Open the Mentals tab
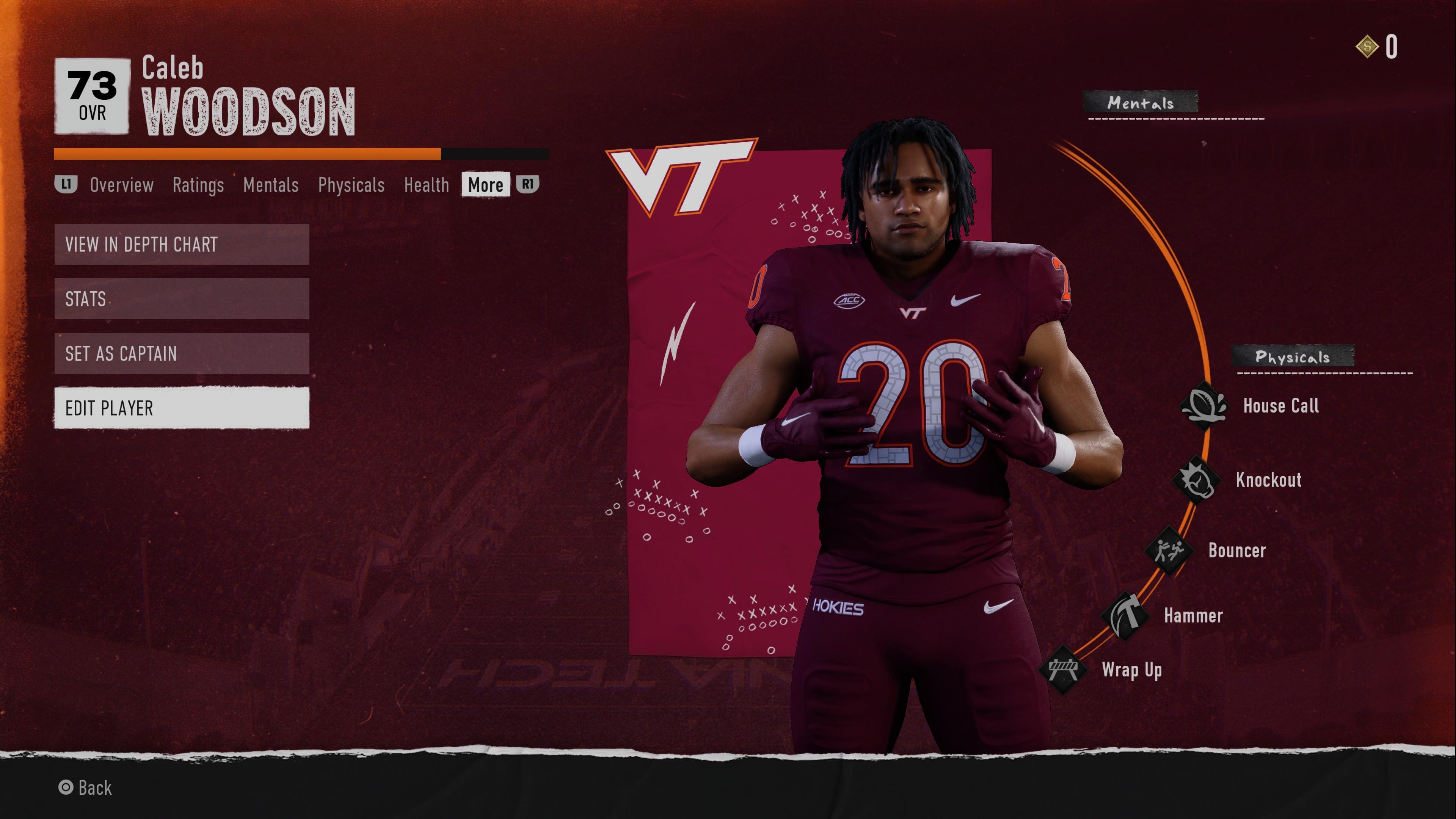1456x819 pixels. tap(271, 185)
